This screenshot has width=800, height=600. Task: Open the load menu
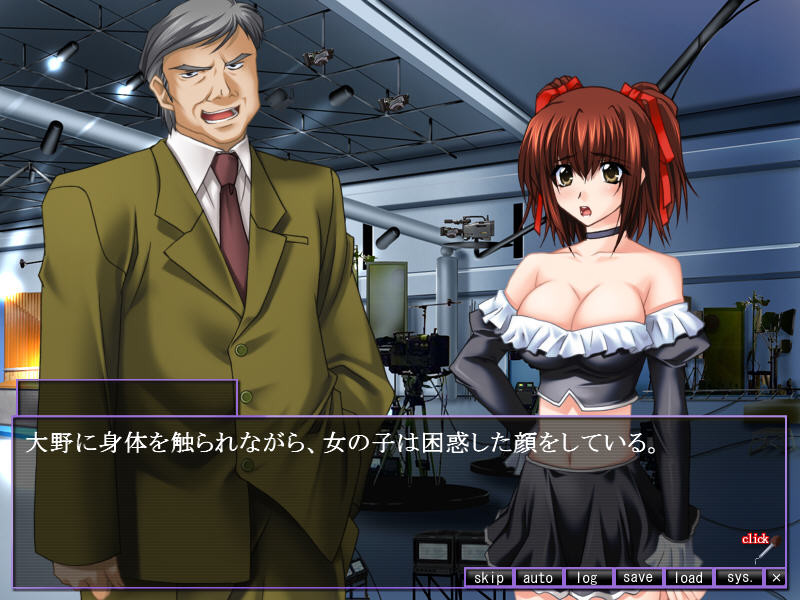click(688, 578)
